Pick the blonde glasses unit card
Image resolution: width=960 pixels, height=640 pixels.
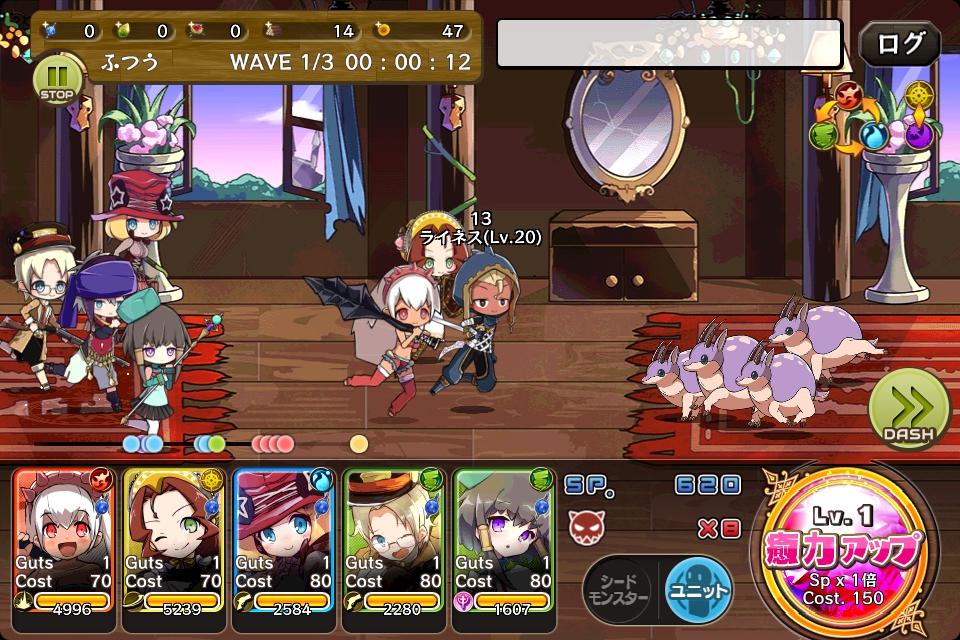point(394,540)
